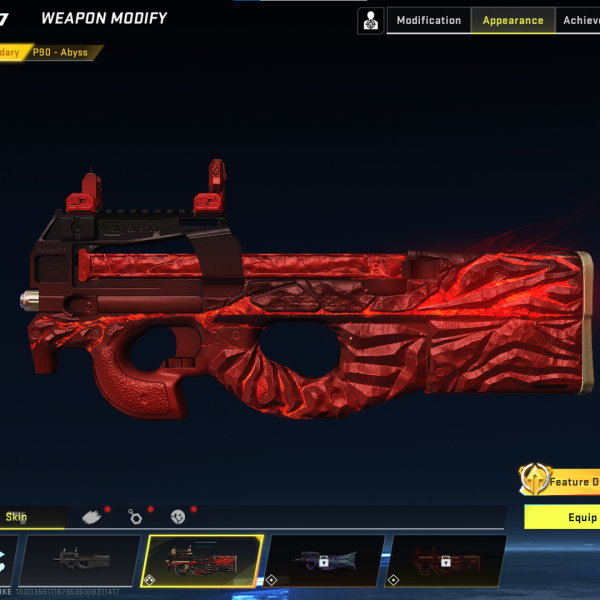Viewport: 600px width, 600px height.
Task: Choose the default black P90 skin
Action: point(80,561)
